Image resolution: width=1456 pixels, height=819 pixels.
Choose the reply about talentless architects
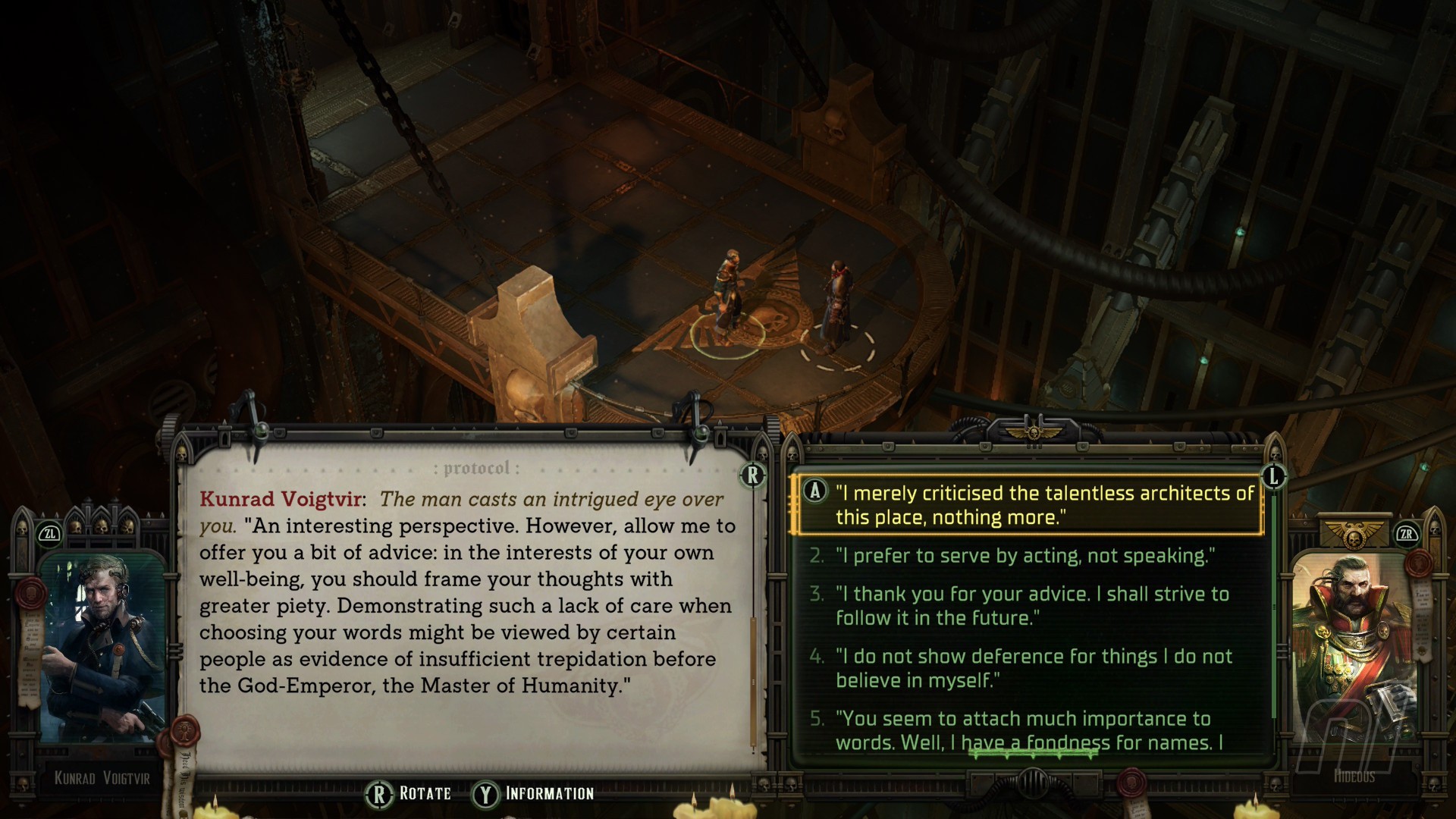pyautogui.click(x=1043, y=505)
